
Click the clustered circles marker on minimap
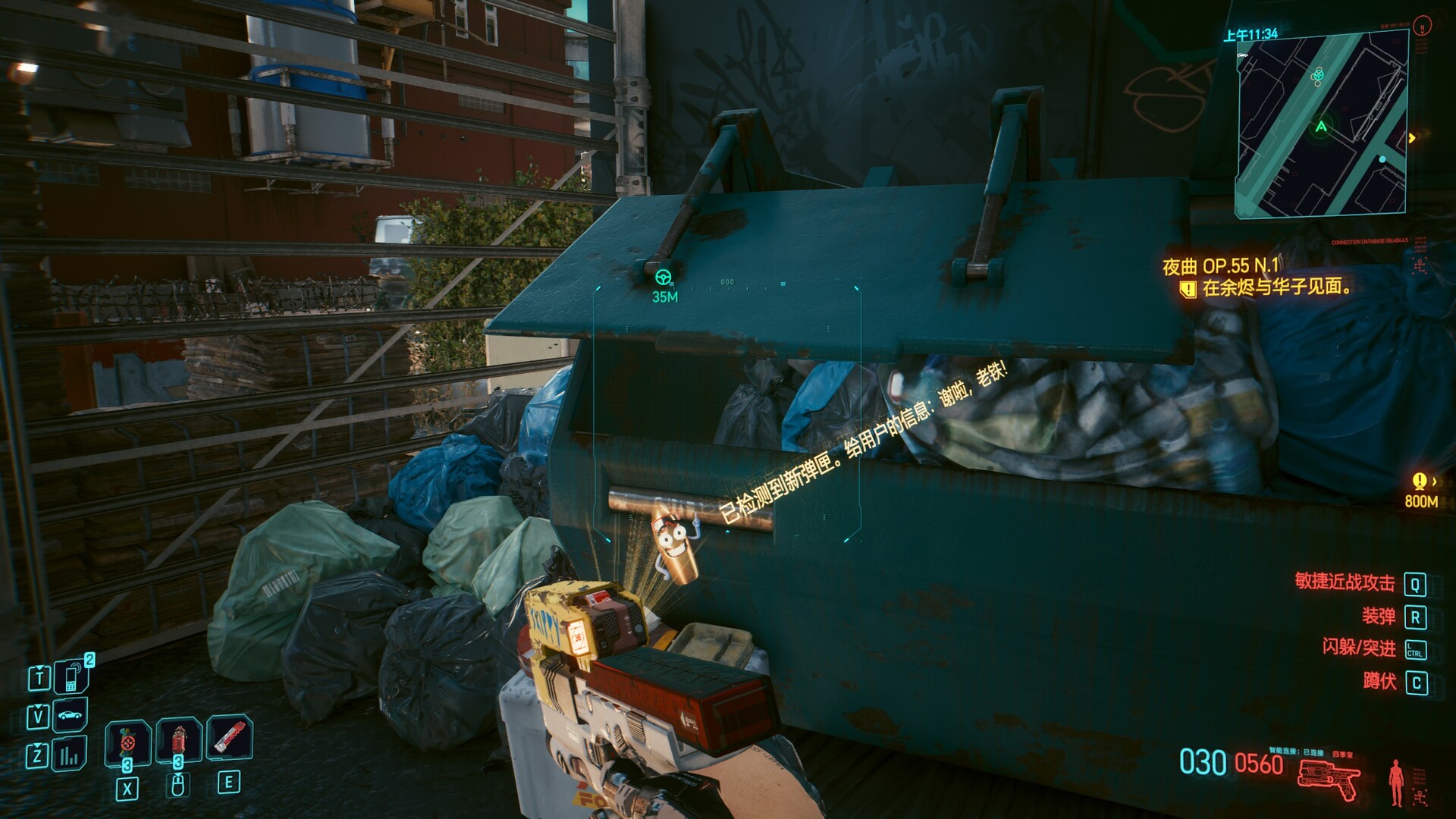[1317, 76]
